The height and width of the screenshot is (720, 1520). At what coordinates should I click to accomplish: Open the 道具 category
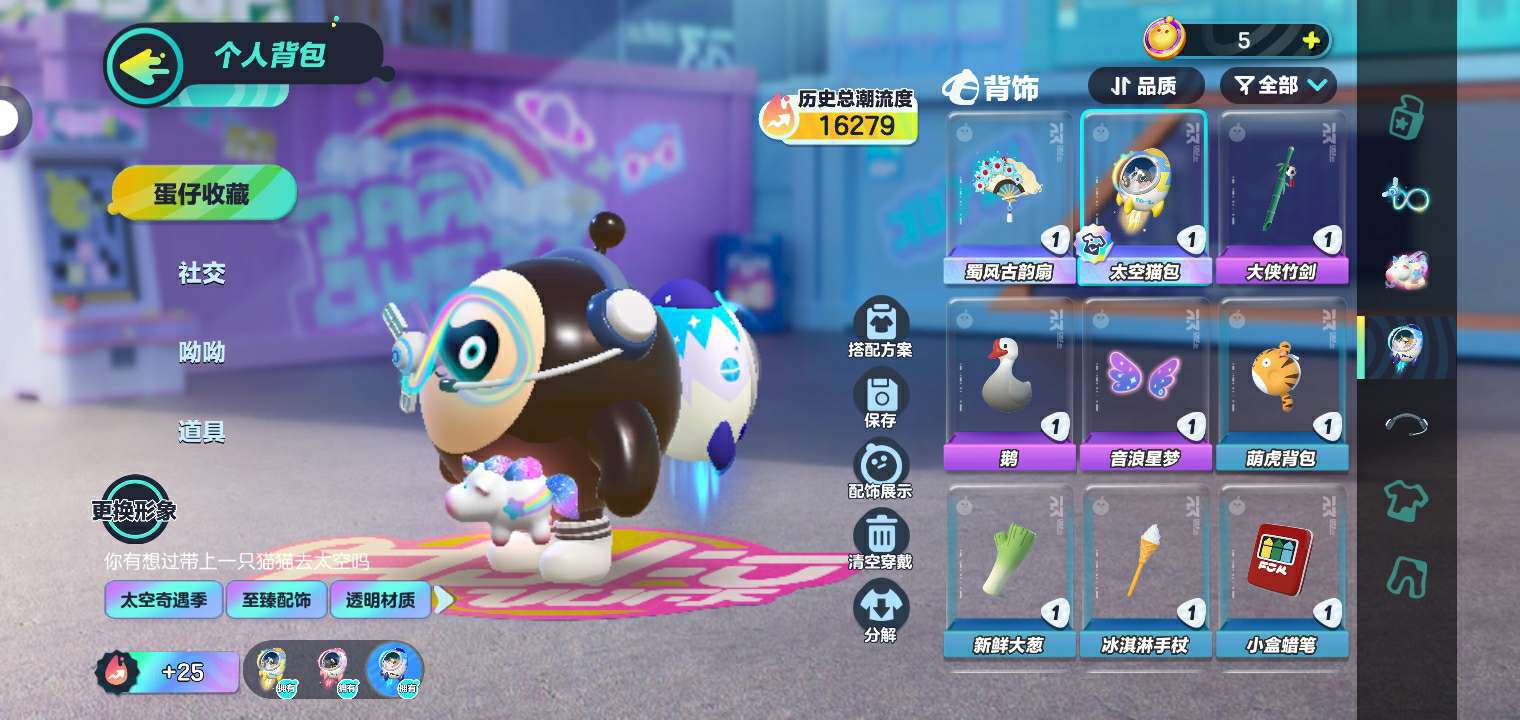202,432
